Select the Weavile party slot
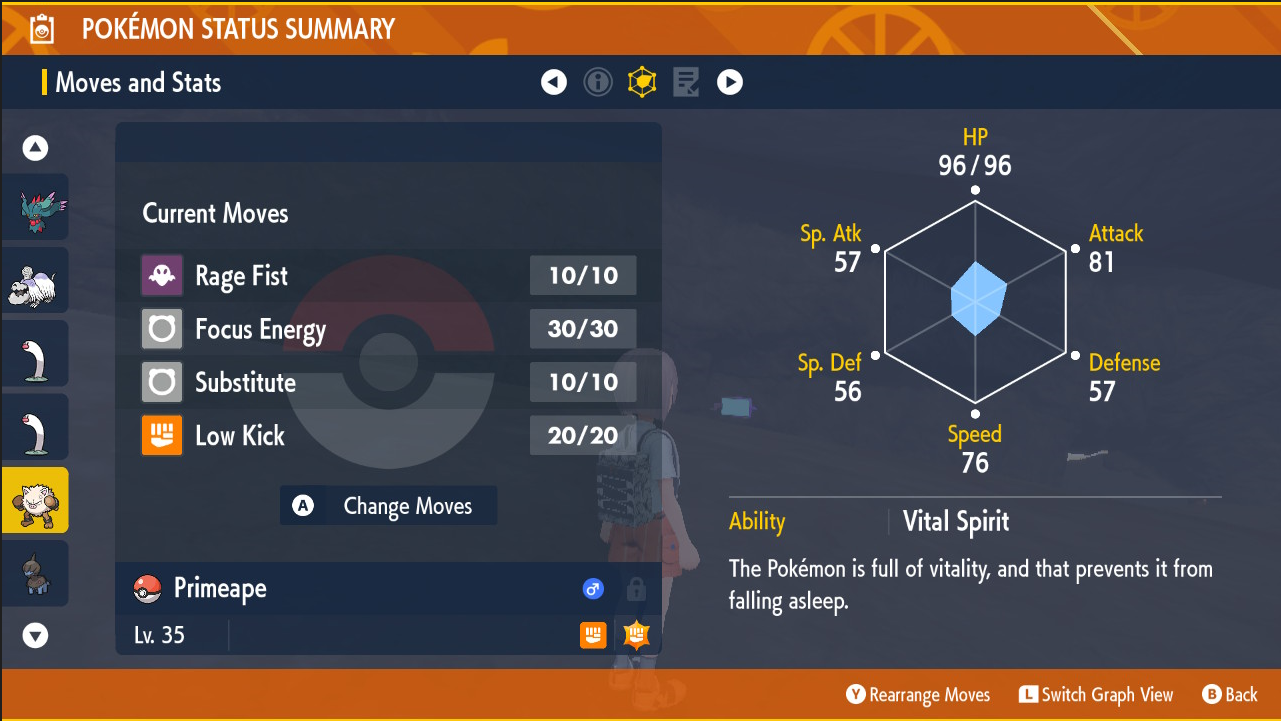The image size is (1281, 721). pos(35,207)
